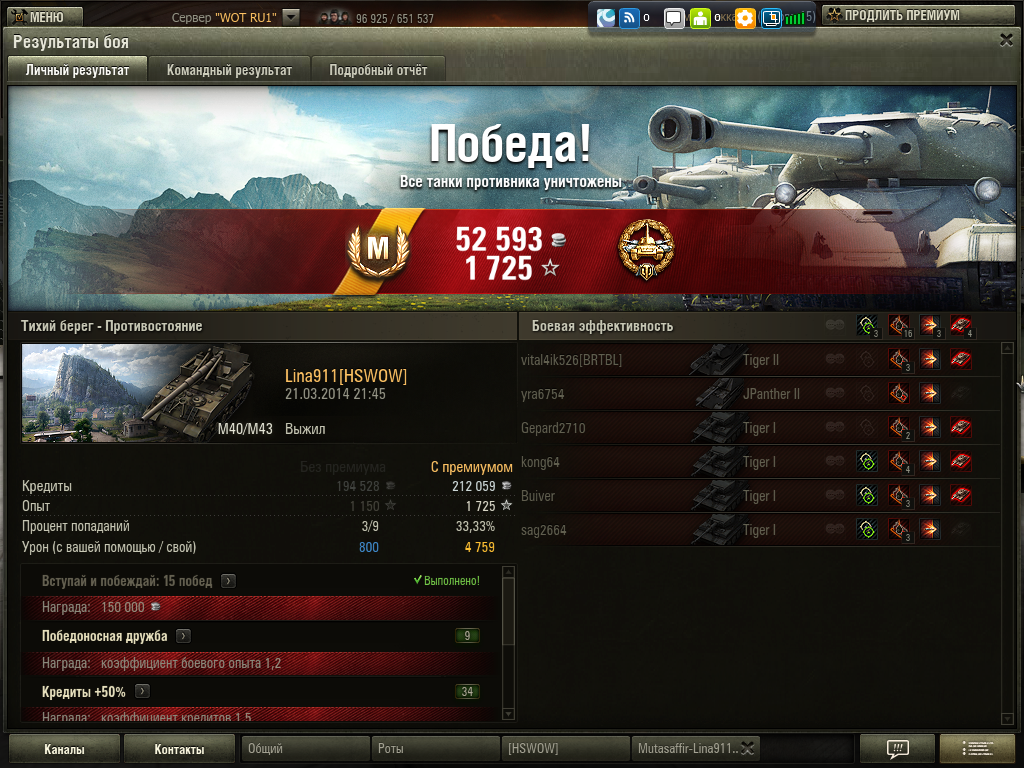Open the Контакты contacts button
Image resolution: width=1024 pixels, height=768 pixels.
(x=179, y=749)
